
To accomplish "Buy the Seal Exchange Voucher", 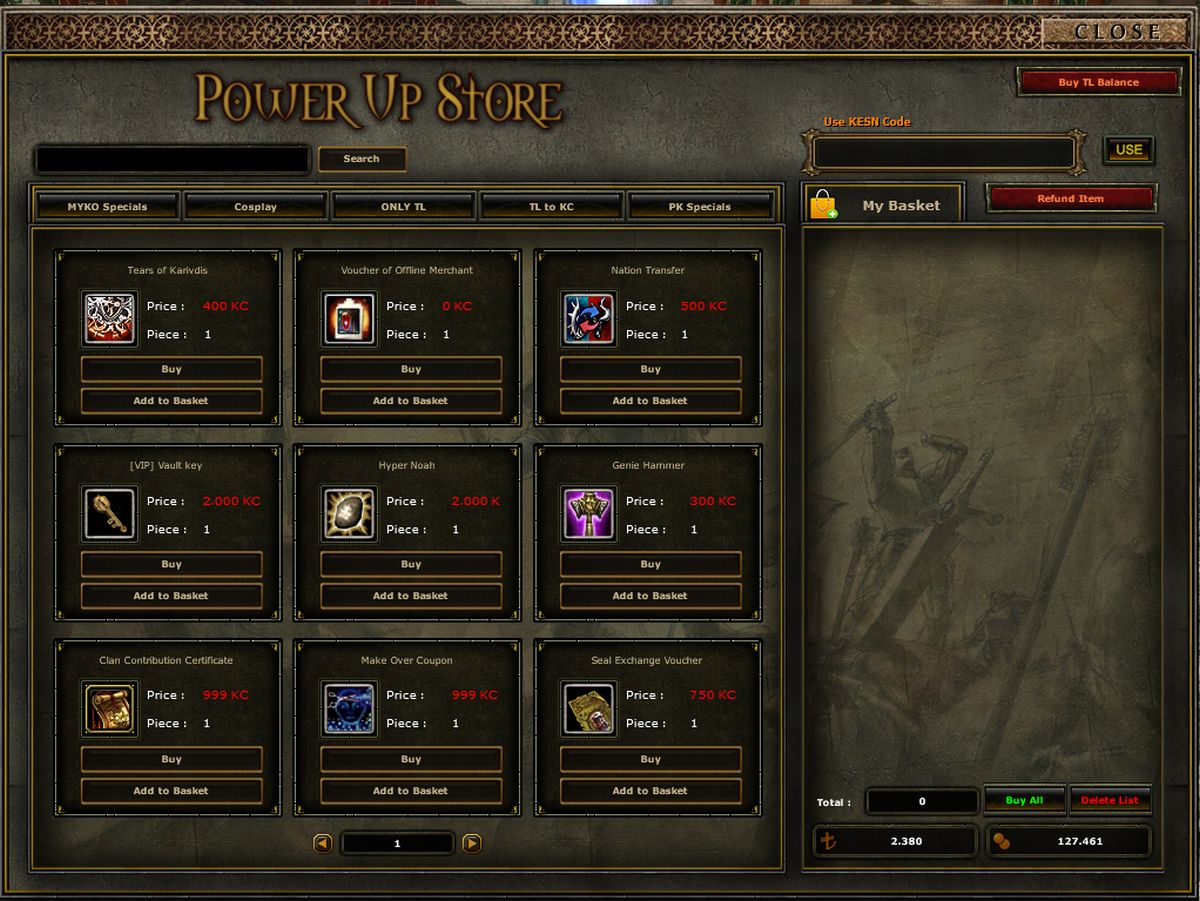I will click(650, 759).
